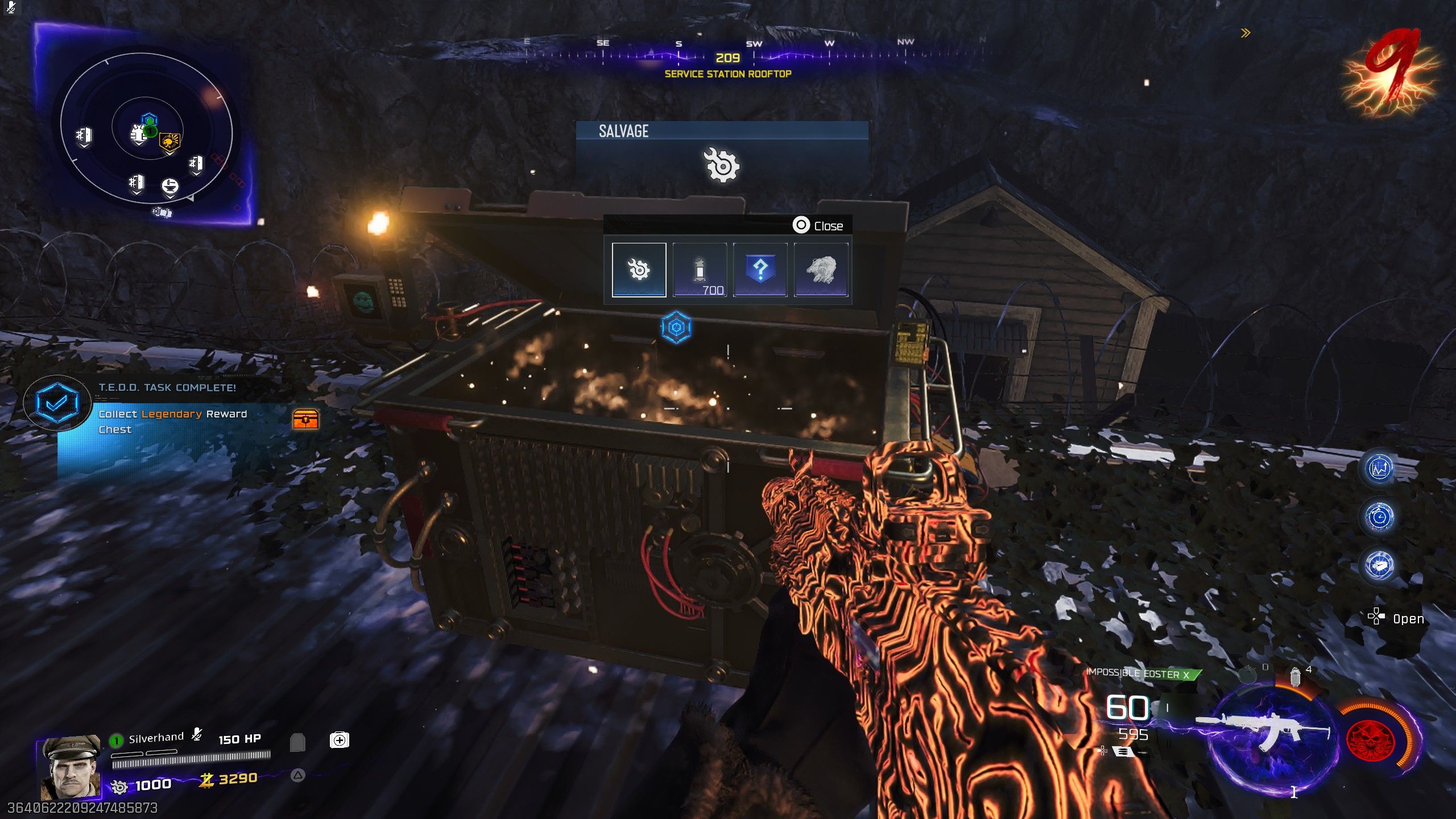Click the compass bar heading display
The height and width of the screenshot is (819, 1456).
pos(727,57)
